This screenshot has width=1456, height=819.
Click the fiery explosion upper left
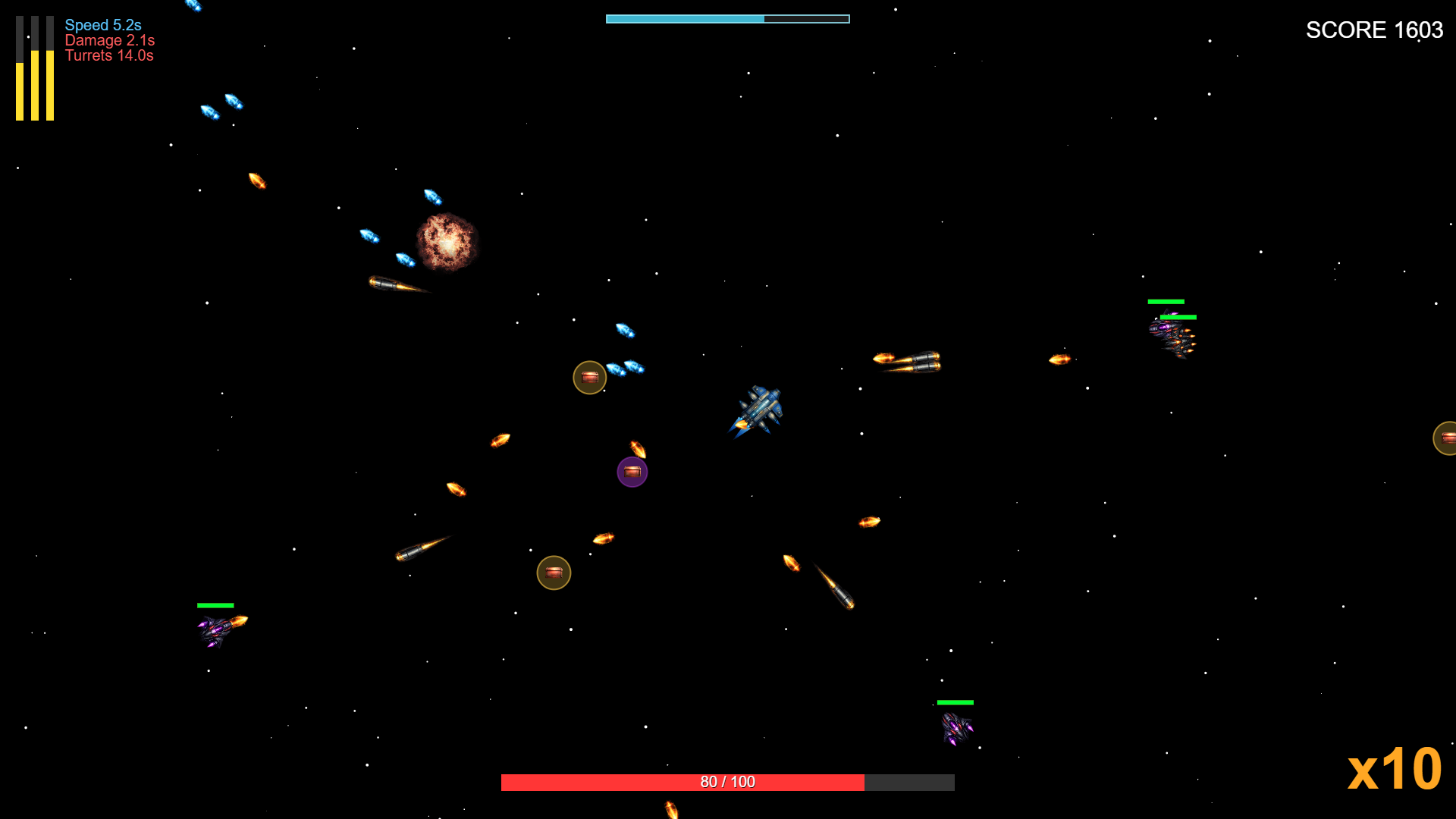point(447,243)
